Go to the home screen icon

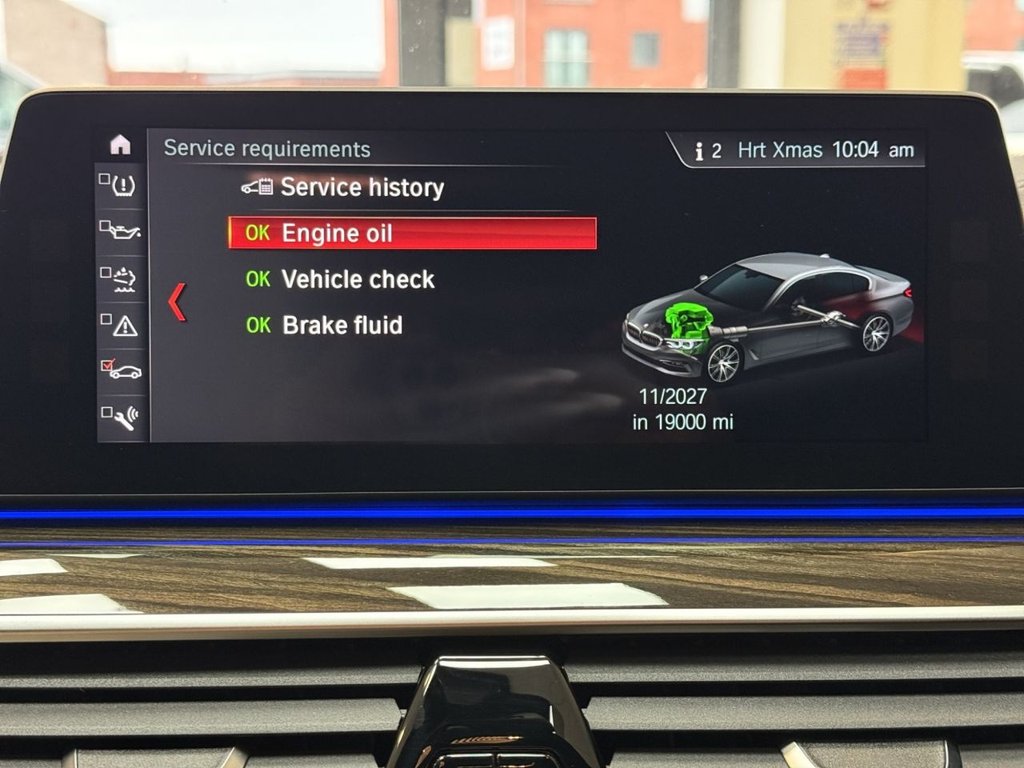[120, 144]
